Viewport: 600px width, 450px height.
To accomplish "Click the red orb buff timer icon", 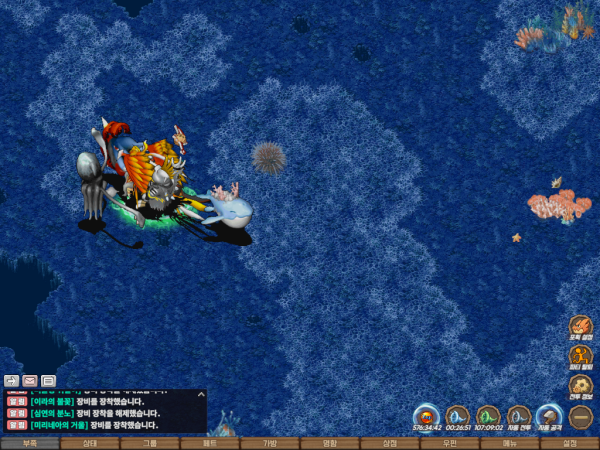I will click(427, 415).
